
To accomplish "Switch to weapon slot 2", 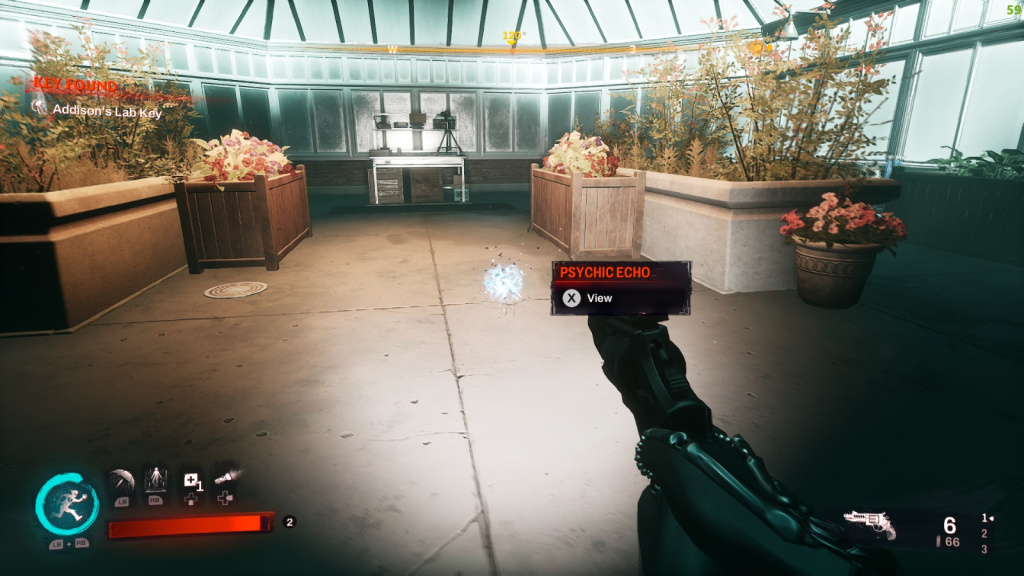I will pyautogui.click(x=984, y=533).
